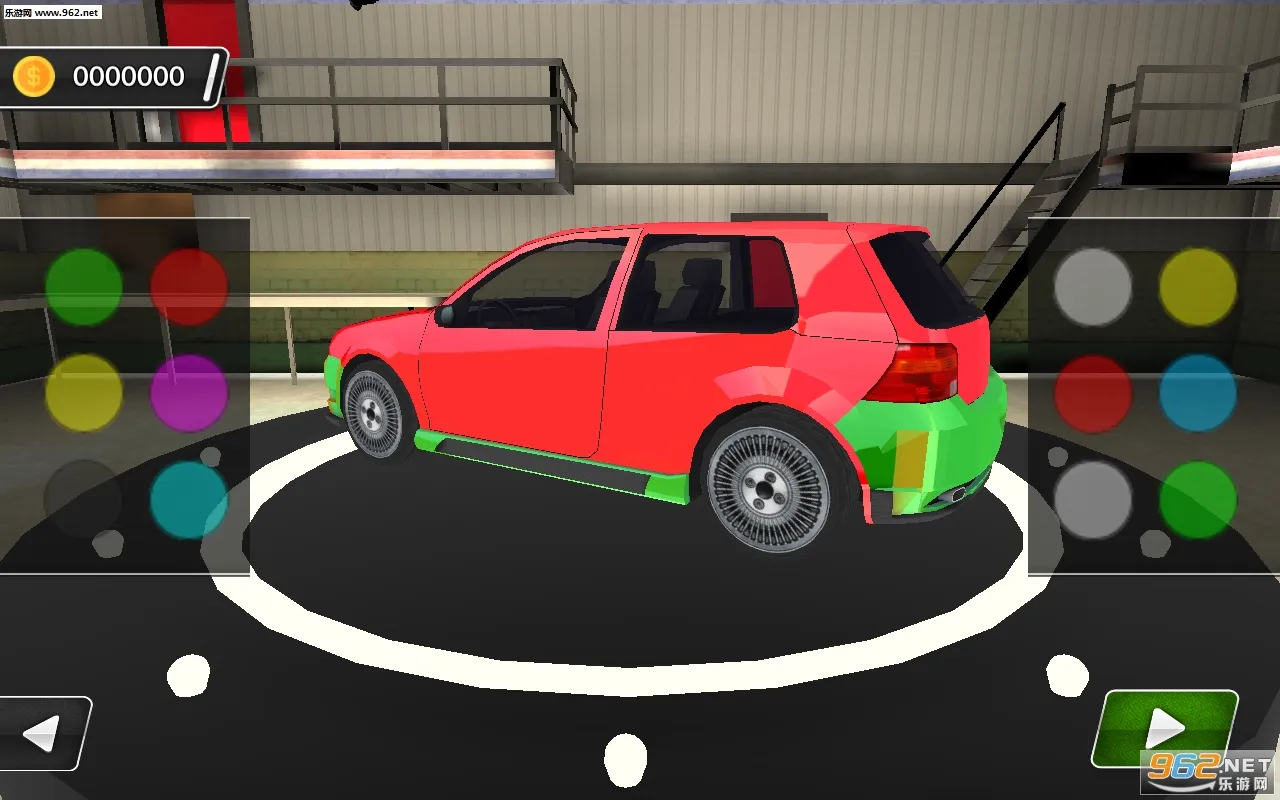Pick the dark gray swatch on left panel
The height and width of the screenshot is (800, 1280).
(x=83, y=498)
